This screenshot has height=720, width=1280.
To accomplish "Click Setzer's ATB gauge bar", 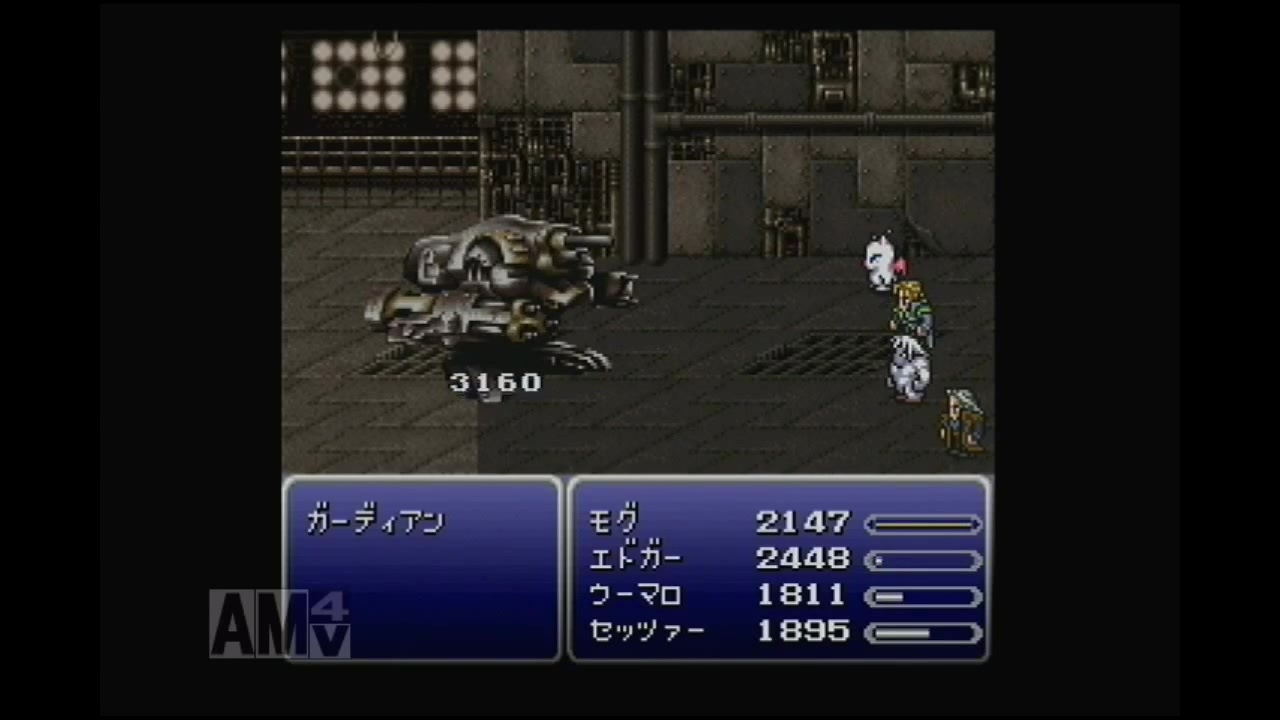I will tap(923, 631).
